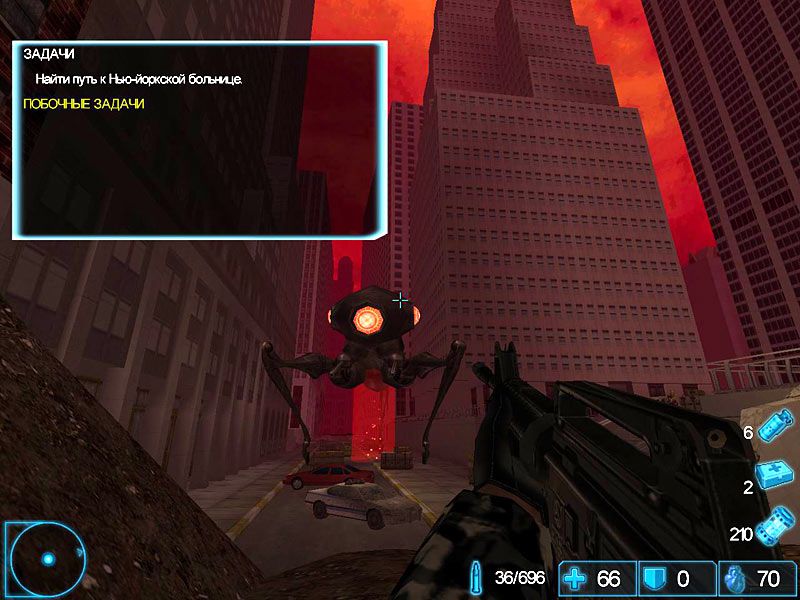
Task: Click the blue shield armor icon
Action: click(657, 578)
